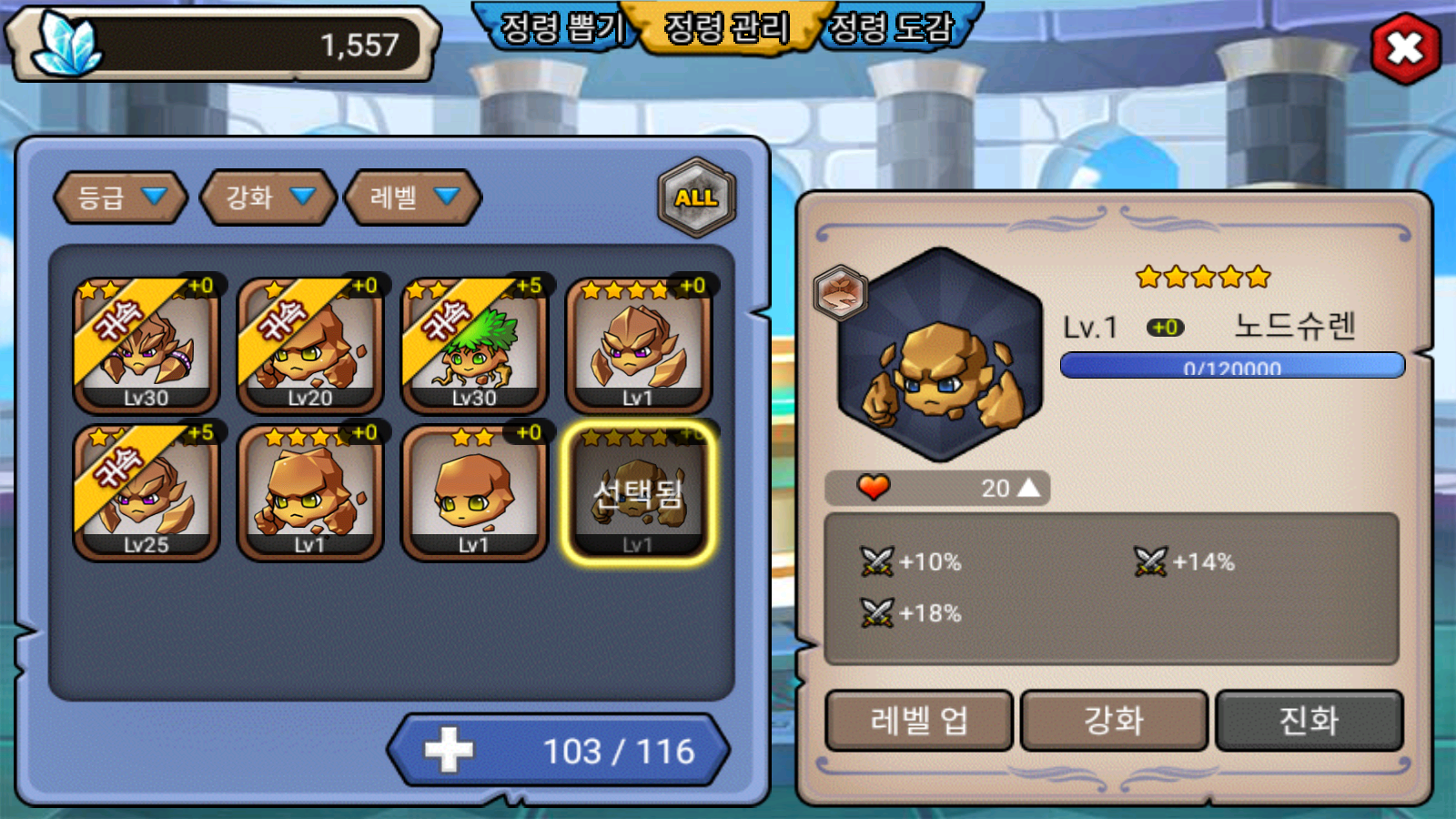Choose the 진화 evolve button
The height and width of the screenshot is (819, 1456).
1309,721
